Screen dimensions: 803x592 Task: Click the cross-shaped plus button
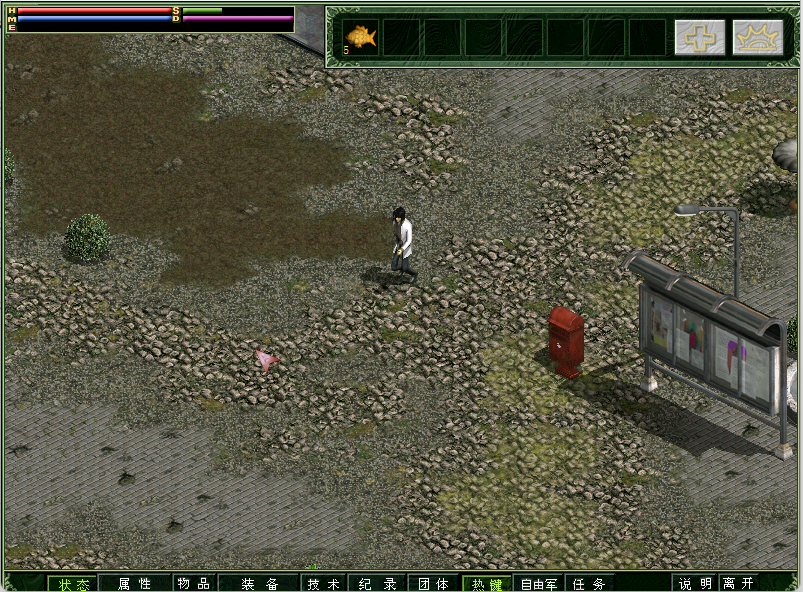tap(699, 37)
